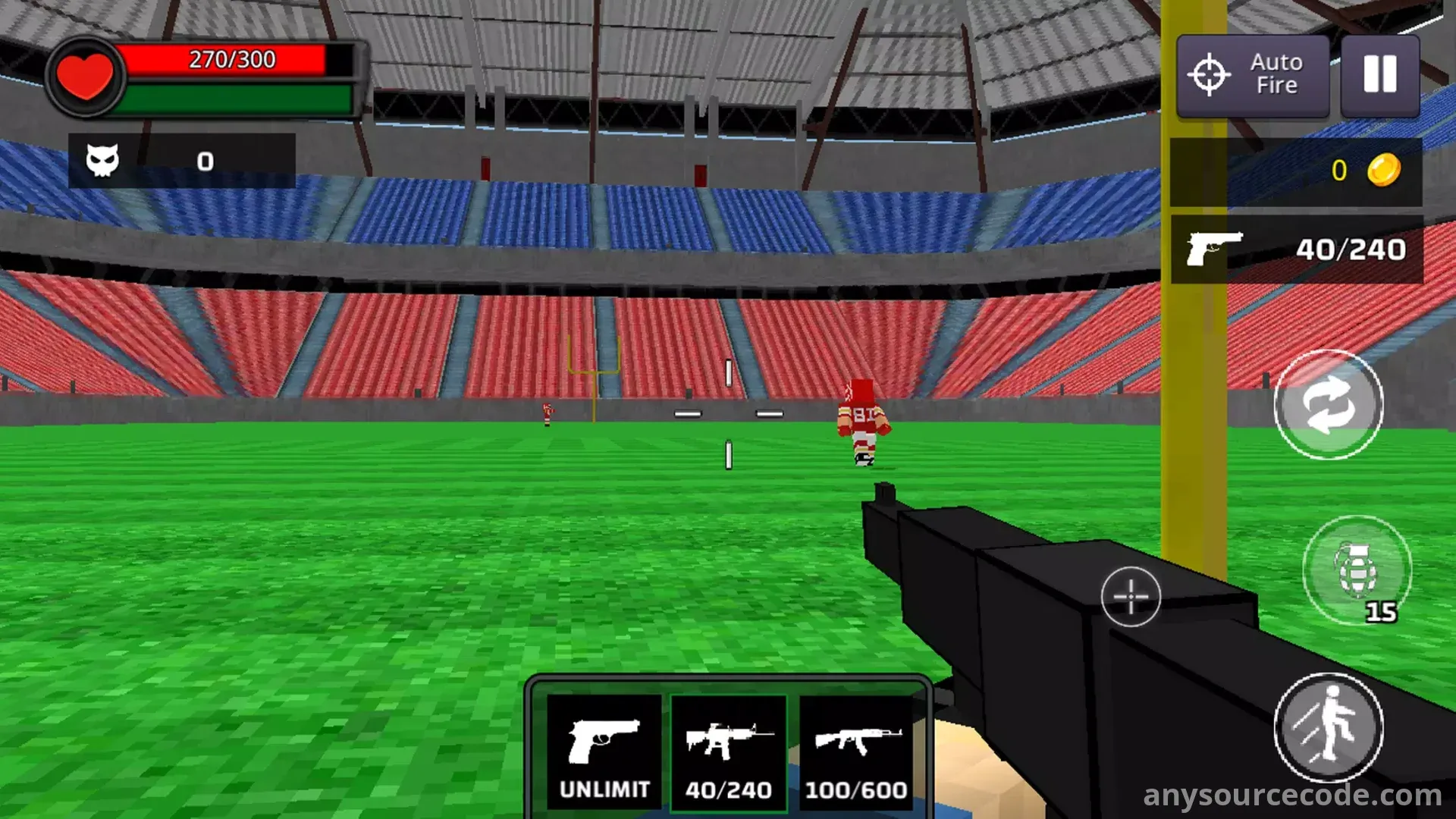Tap the weapon swap arrows button
This screenshot has width=1456, height=819.
point(1328,405)
